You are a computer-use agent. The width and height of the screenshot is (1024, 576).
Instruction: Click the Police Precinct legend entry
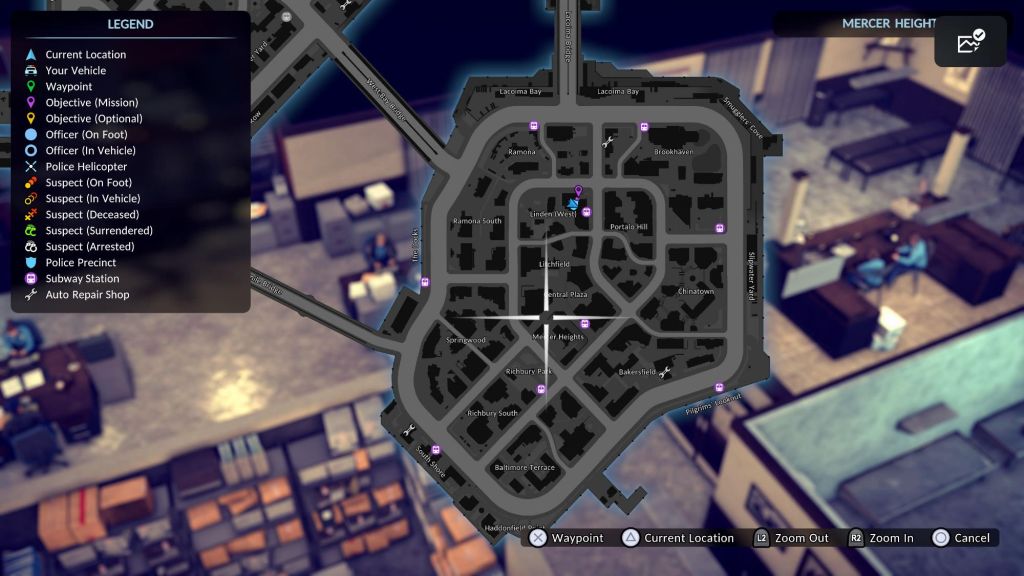point(81,263)
